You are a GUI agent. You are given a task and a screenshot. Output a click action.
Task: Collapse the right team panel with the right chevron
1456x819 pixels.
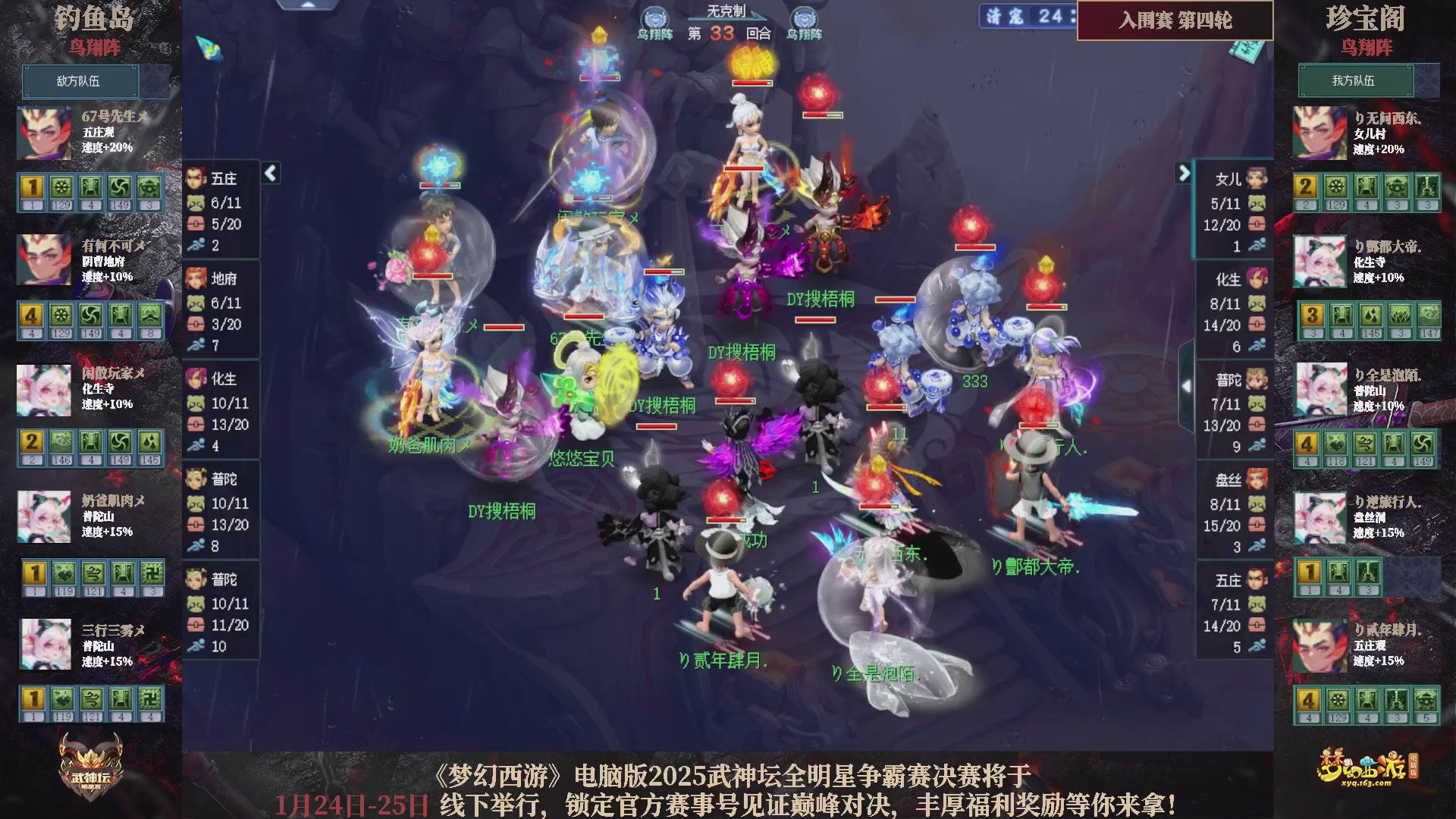(x=1184, y=173)
